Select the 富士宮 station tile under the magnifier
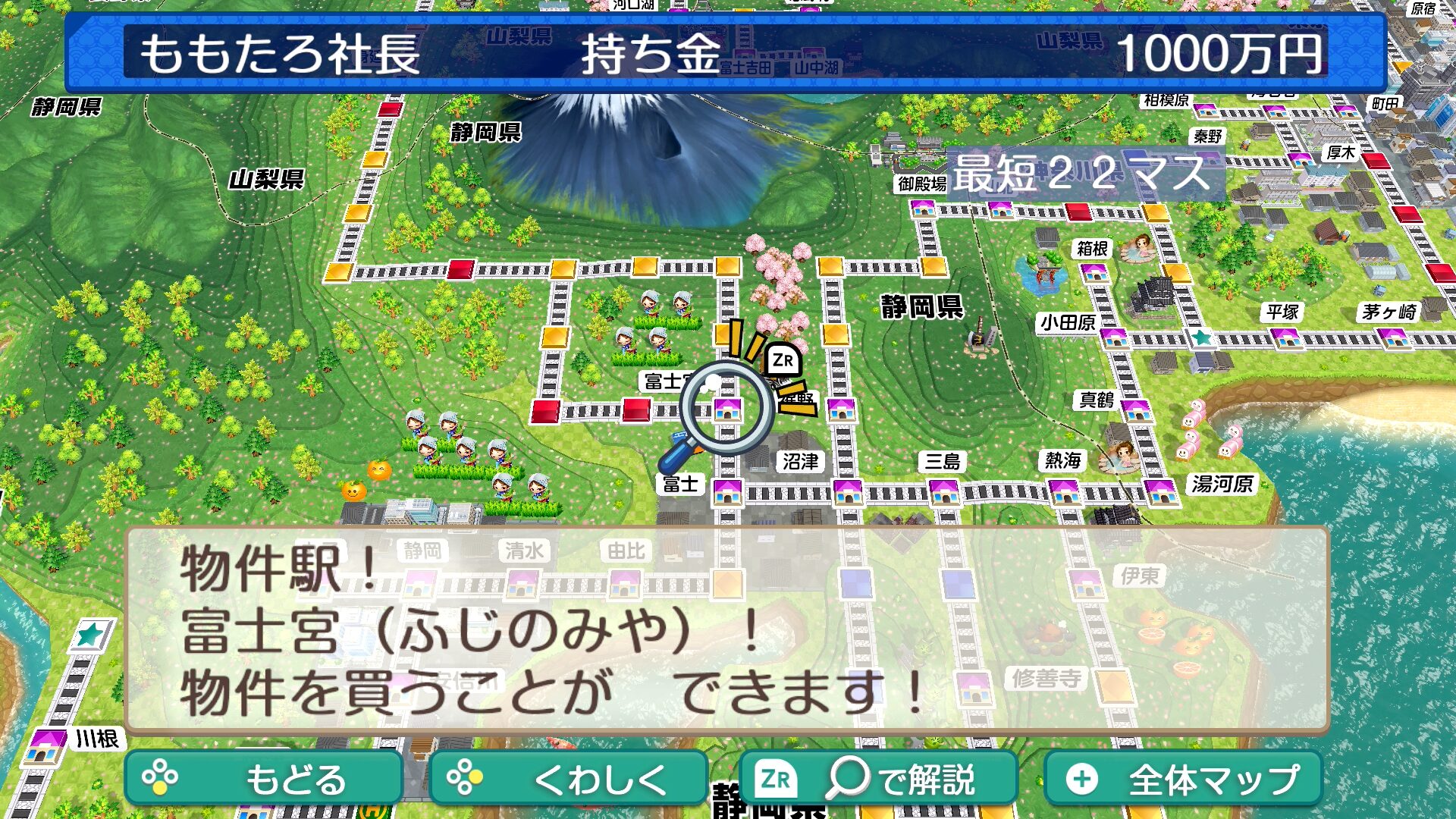1456x819 pixels. pyautogui.click(x=727, y=409)
